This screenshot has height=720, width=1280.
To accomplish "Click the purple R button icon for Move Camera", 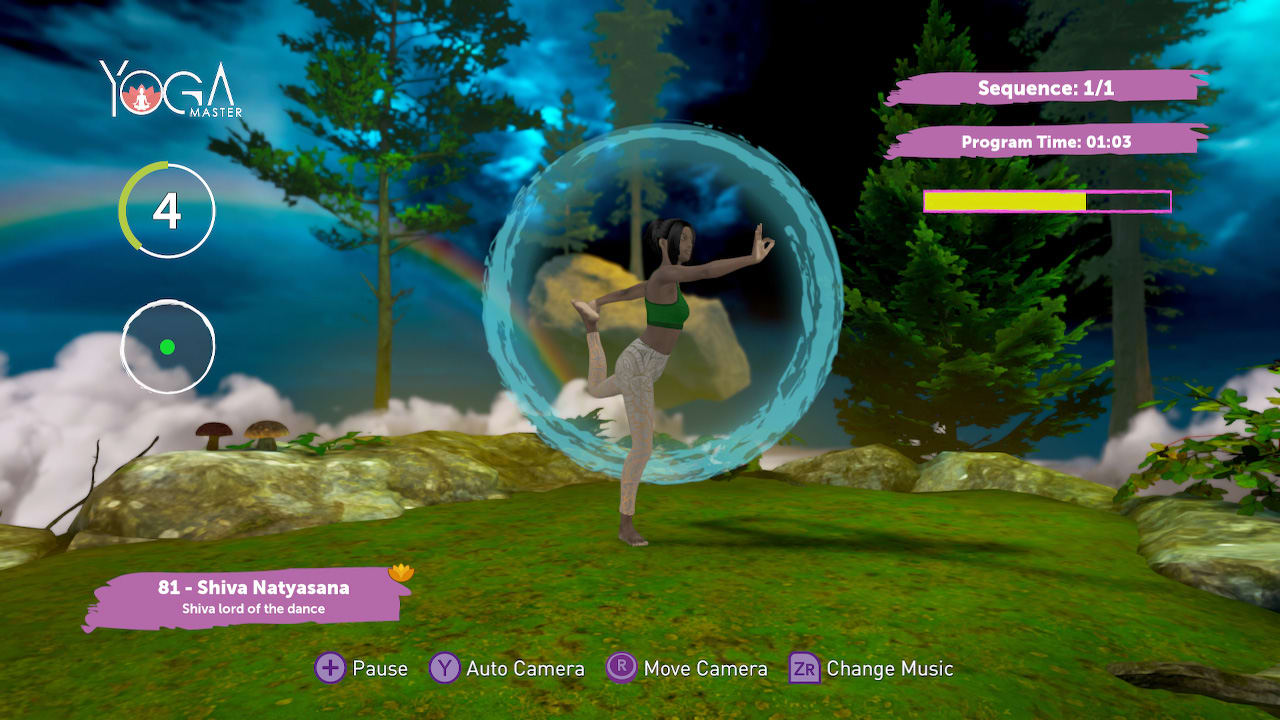I will (x=623, y=668).
